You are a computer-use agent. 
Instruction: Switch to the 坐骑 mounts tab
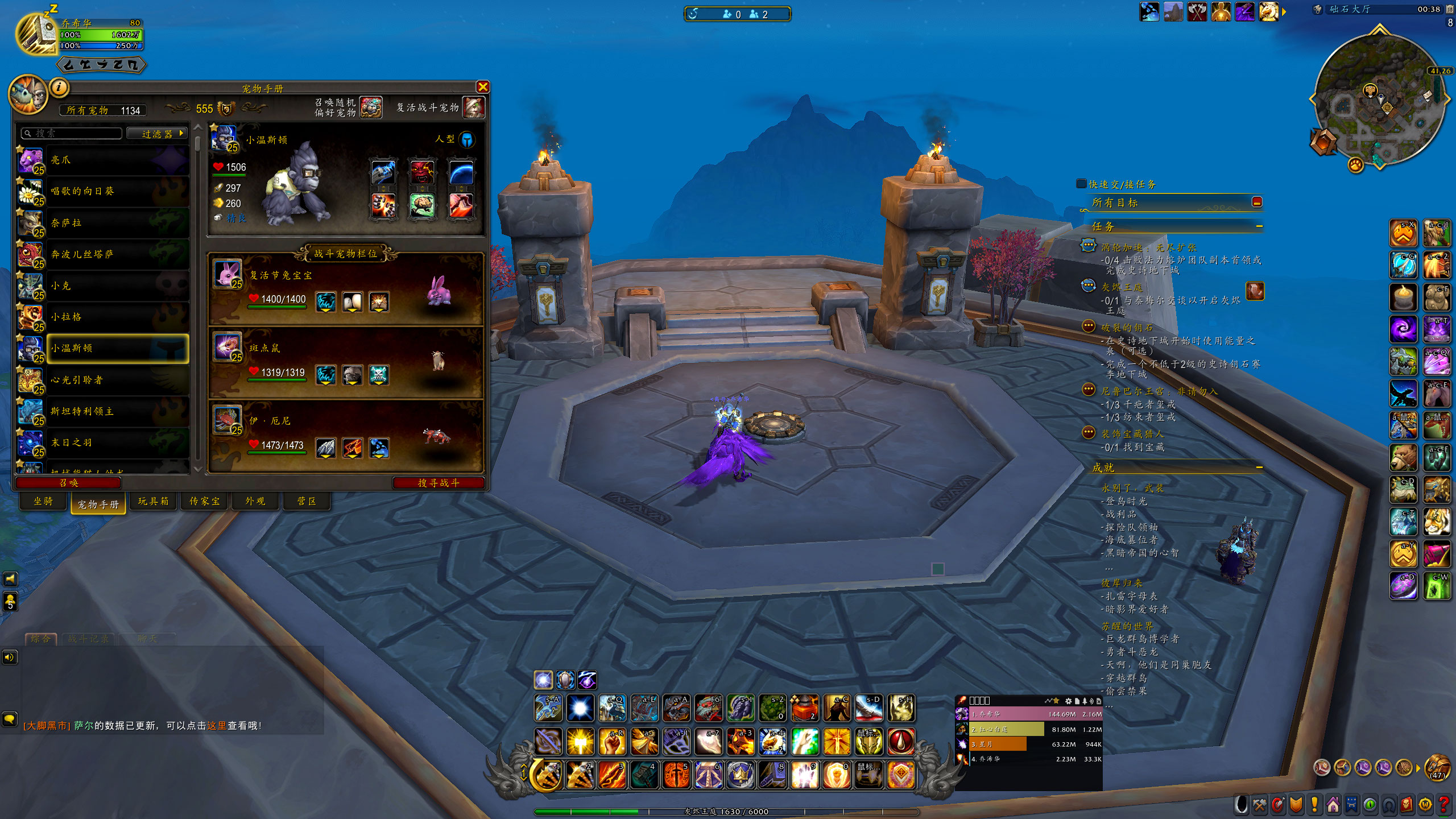43,501
